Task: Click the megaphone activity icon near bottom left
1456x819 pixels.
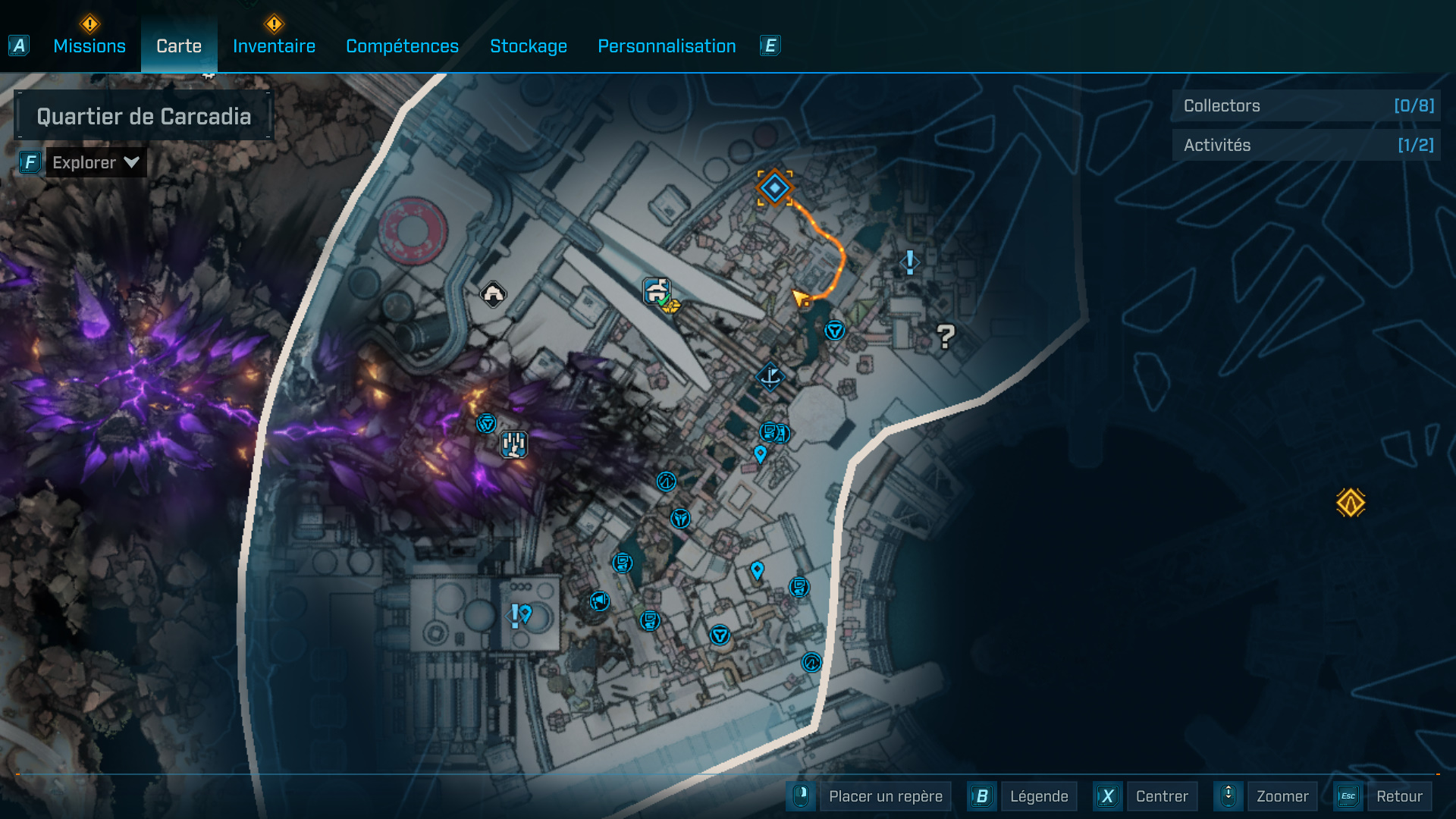Action: point(599,601)
